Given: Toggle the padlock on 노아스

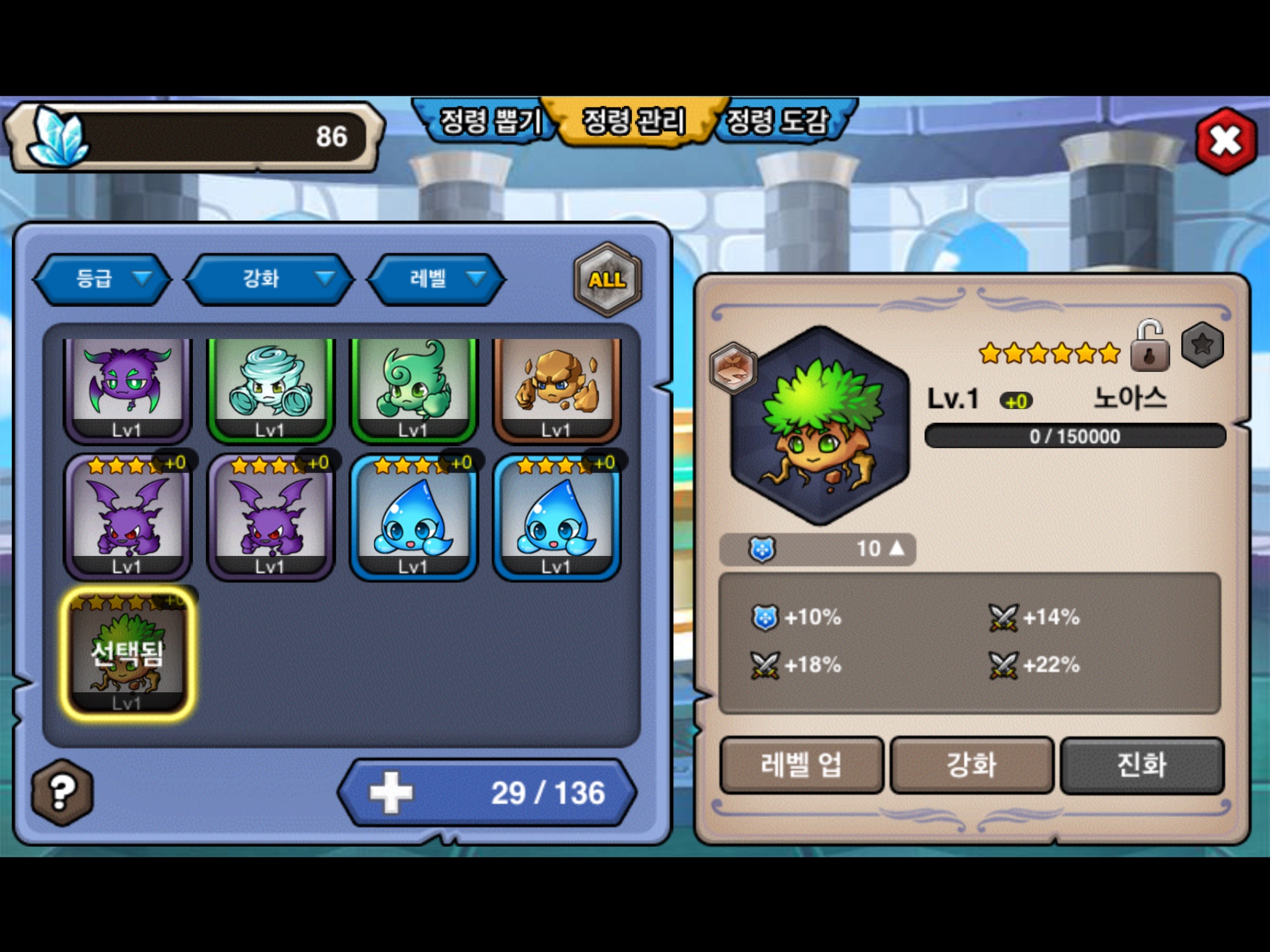Looking at the screenshot, I should (x=1149, y=347).
